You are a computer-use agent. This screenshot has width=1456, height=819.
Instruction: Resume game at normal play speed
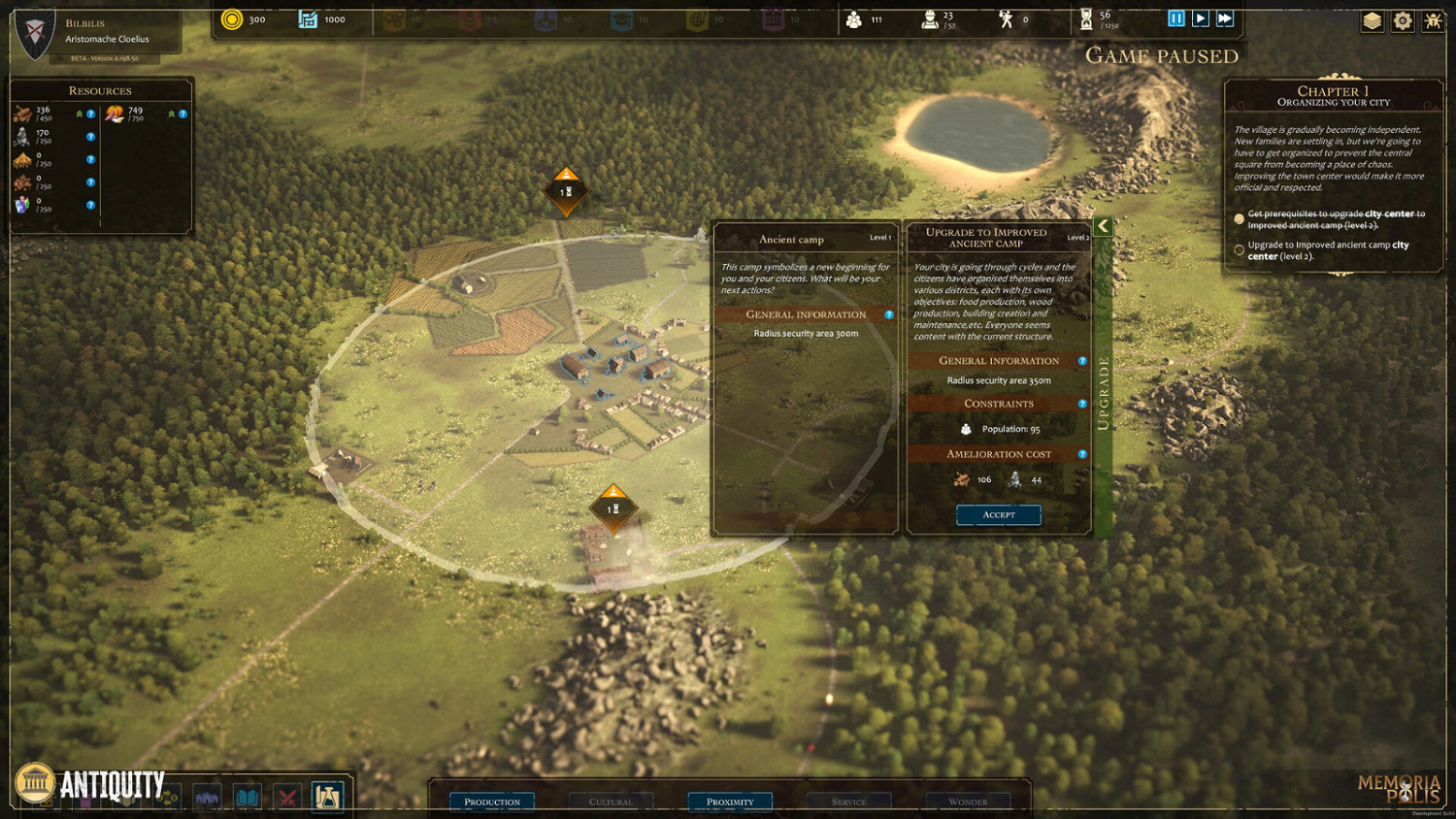(x=1201, y=18)
